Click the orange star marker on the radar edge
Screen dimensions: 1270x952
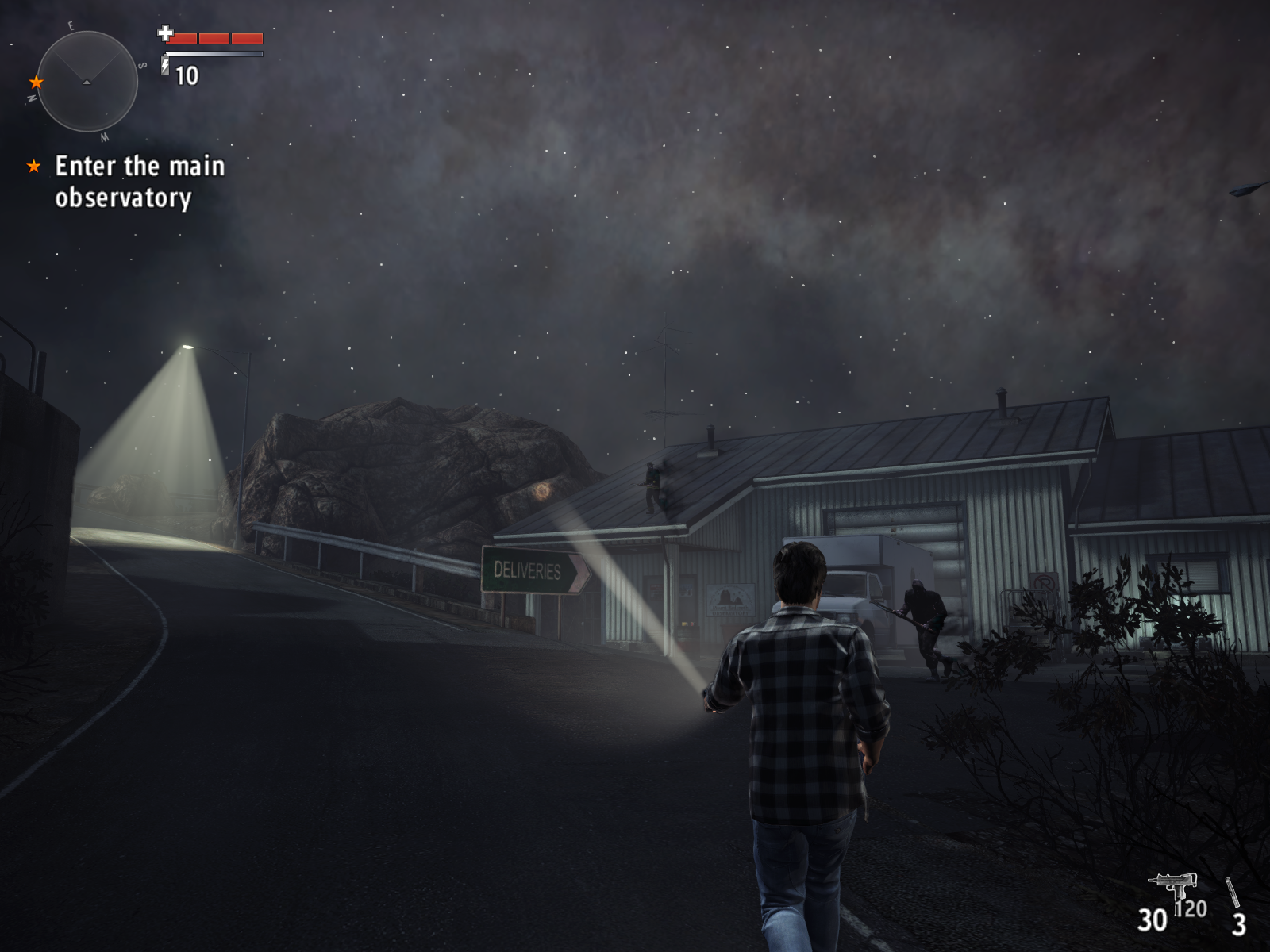(36, 82)
